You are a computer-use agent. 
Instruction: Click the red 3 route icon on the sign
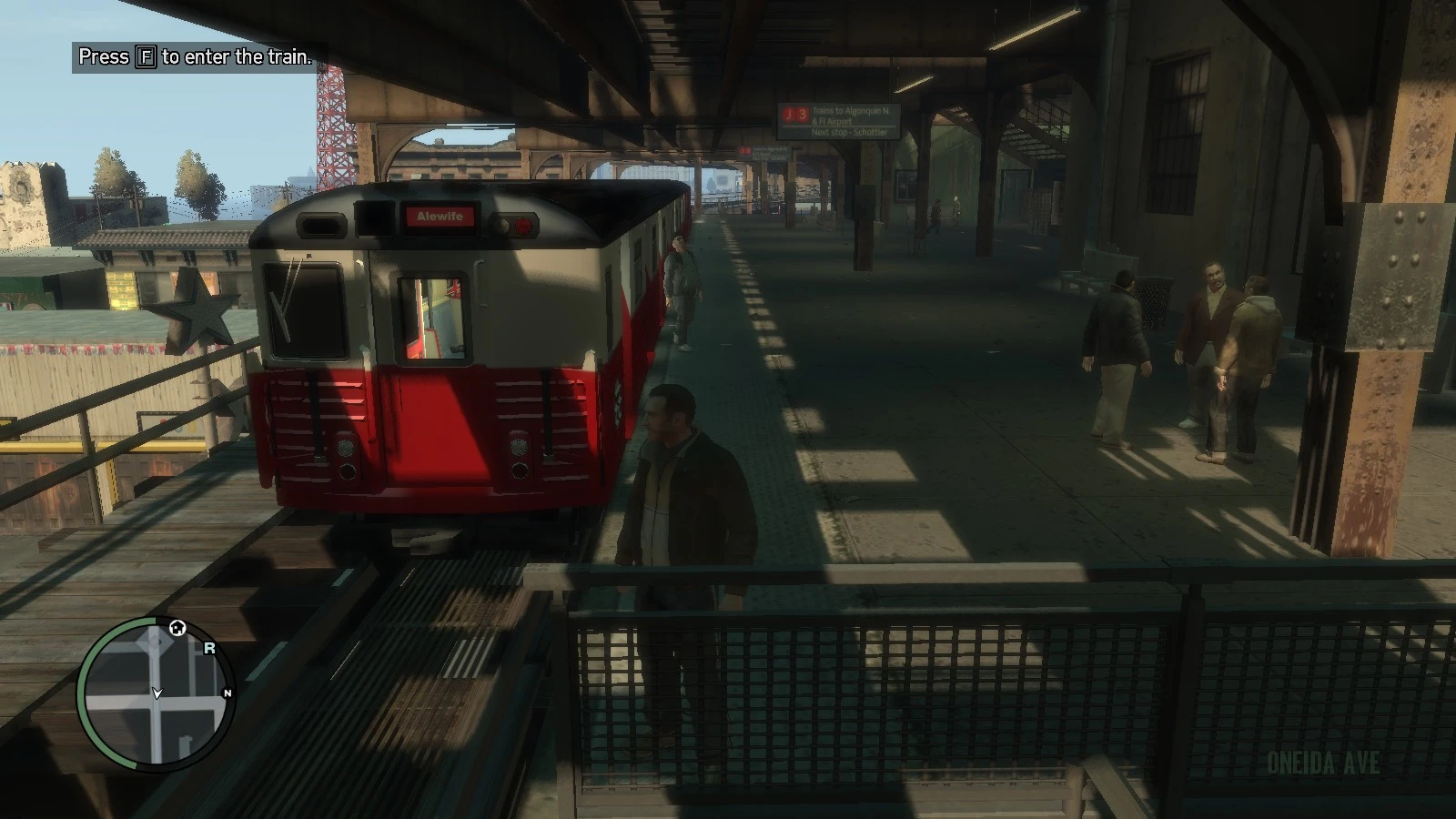[x=804, y=116]
